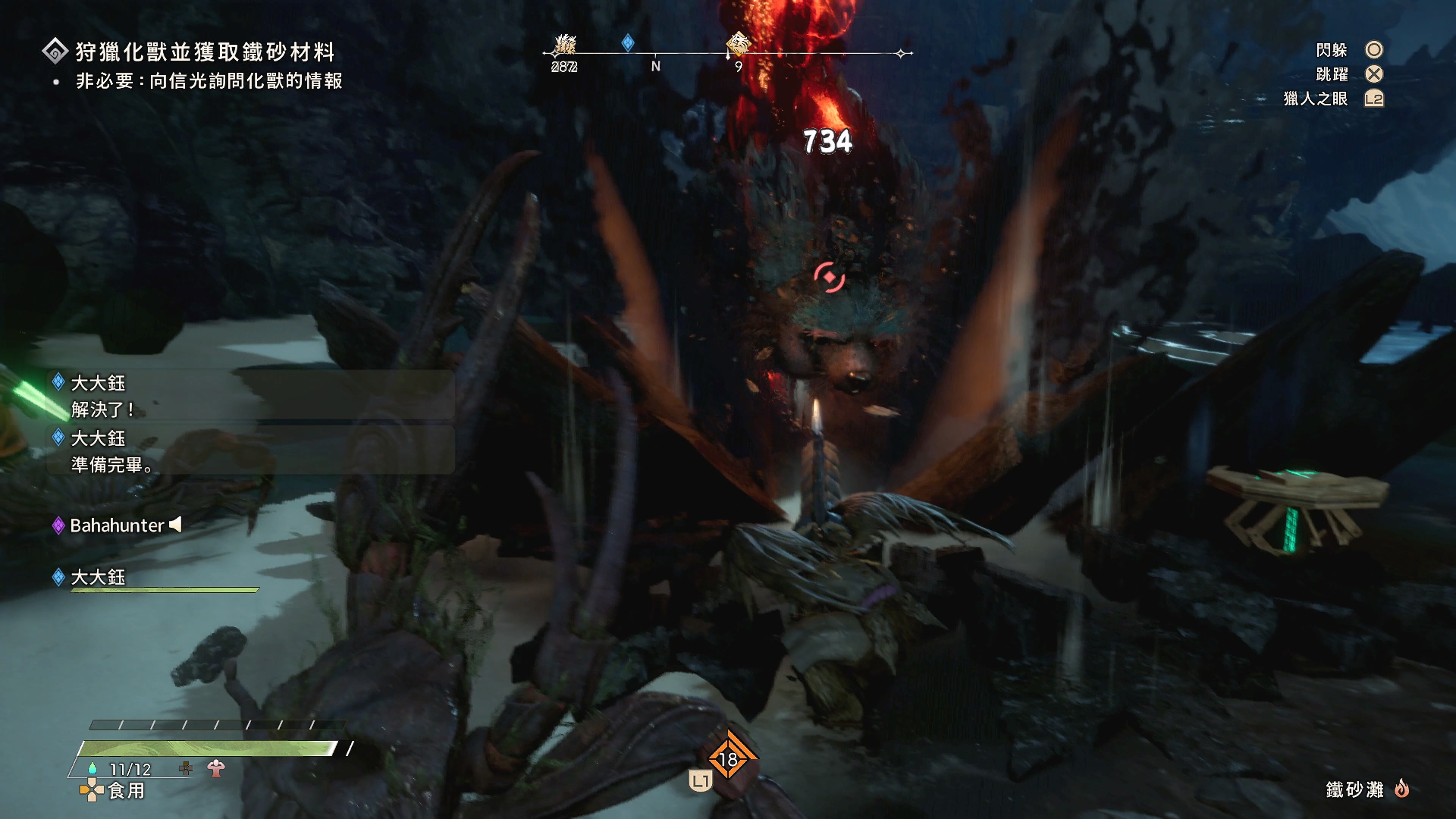Click the optional objective about asking 信光
Screen dimensions: 1456x819
tap(209, 81)
